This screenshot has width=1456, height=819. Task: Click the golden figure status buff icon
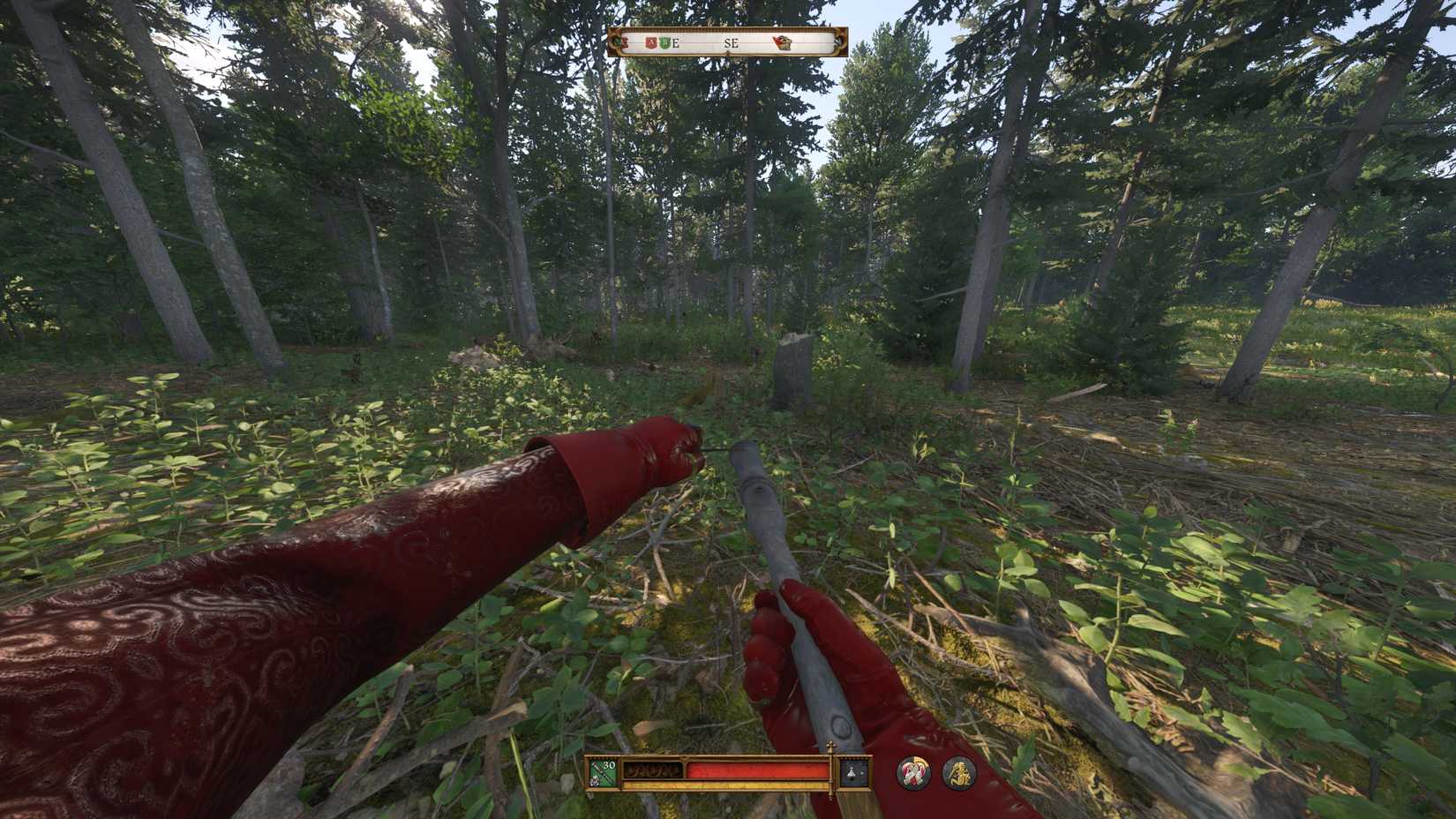[960, 774]
